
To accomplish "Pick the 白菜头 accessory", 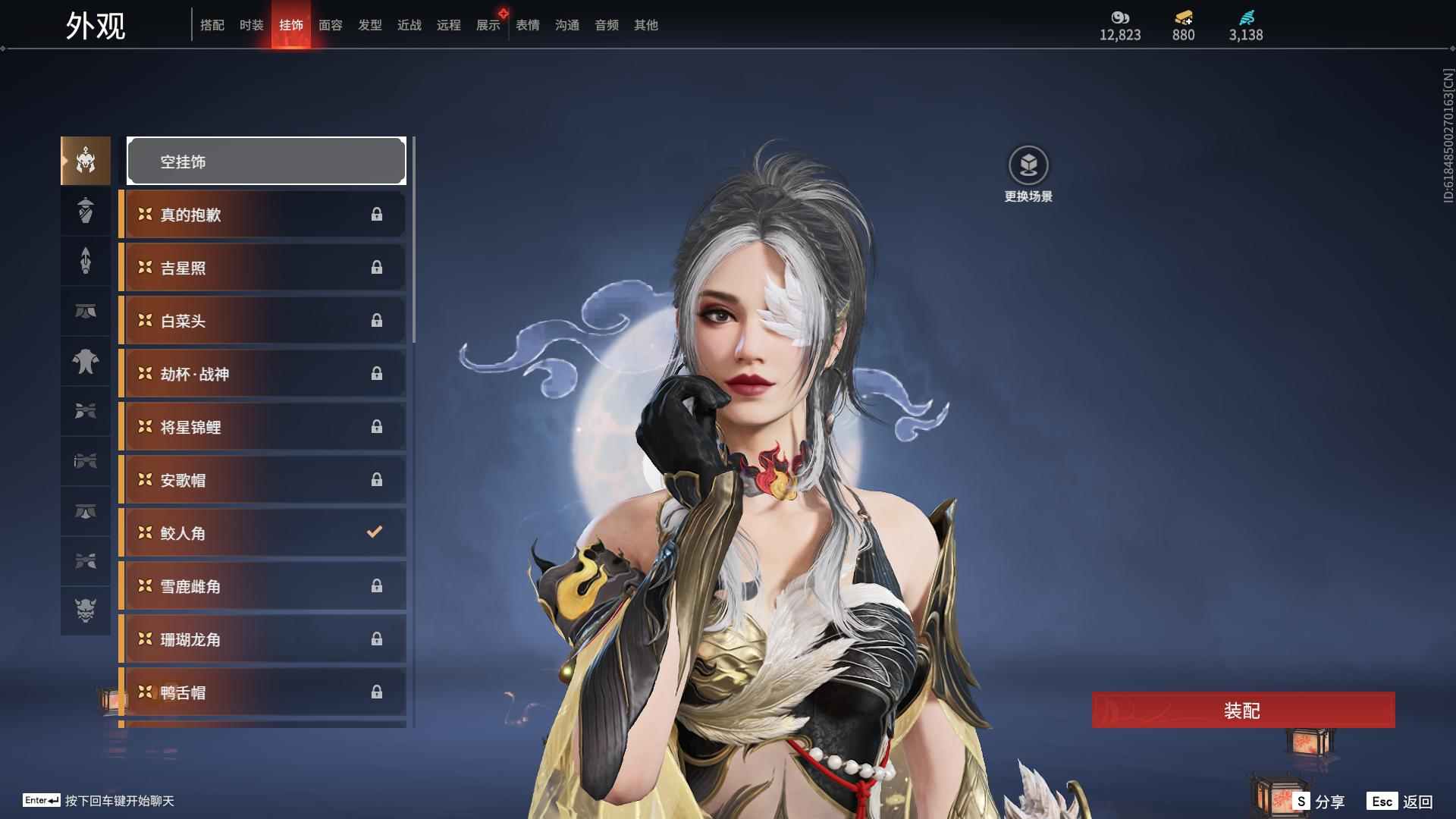I will (263, 321).
